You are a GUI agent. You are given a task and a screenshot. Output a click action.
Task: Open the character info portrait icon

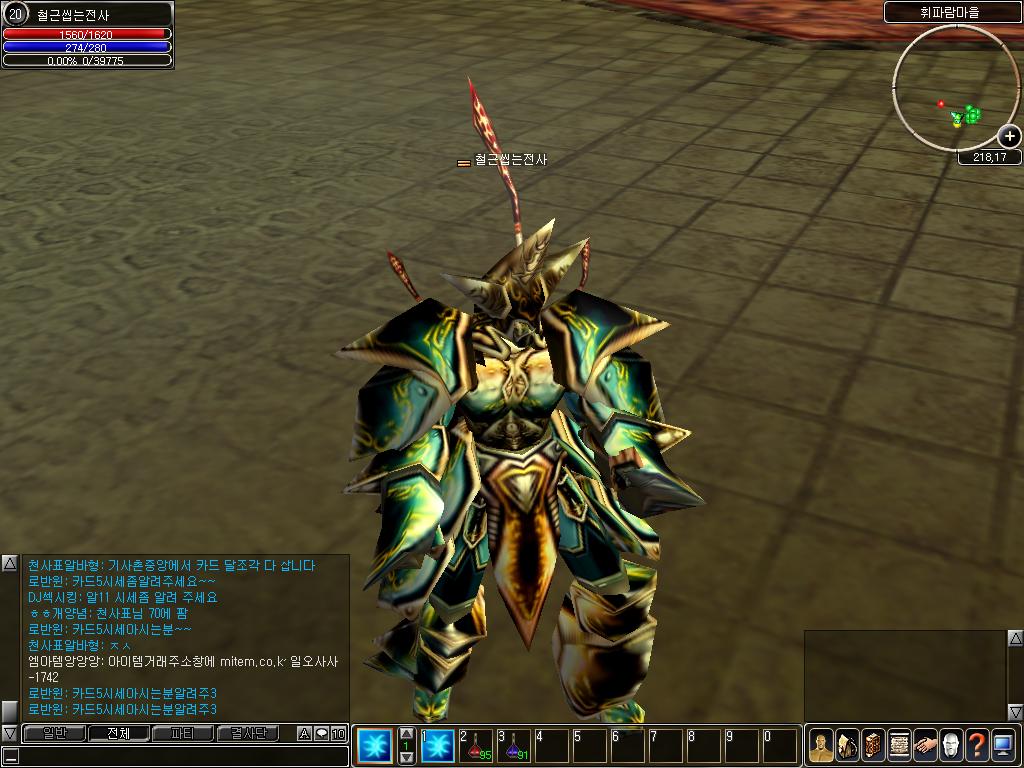(821, 745)
